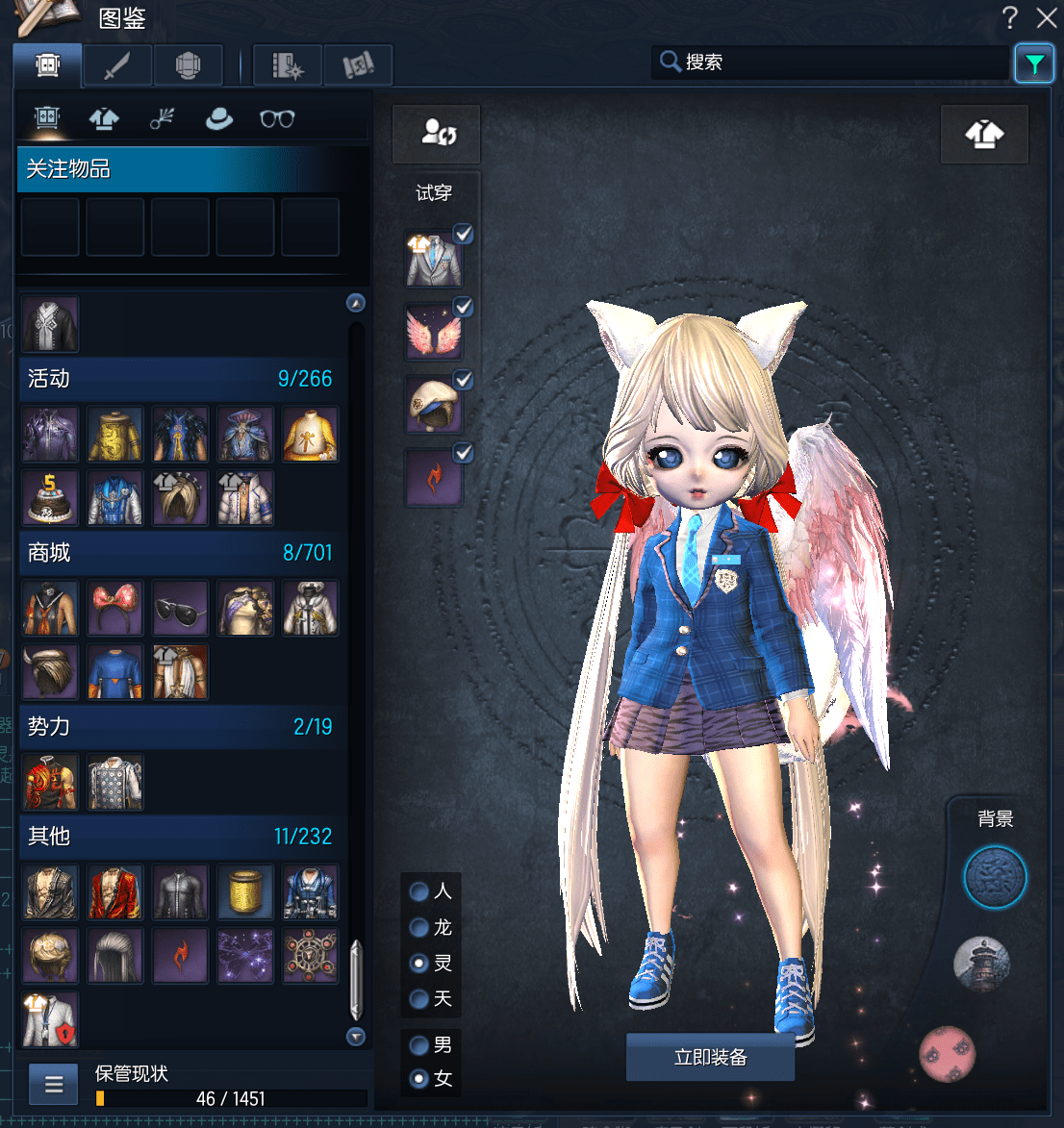
Task: Filter by the hat category icon
Action: [219, 118]
